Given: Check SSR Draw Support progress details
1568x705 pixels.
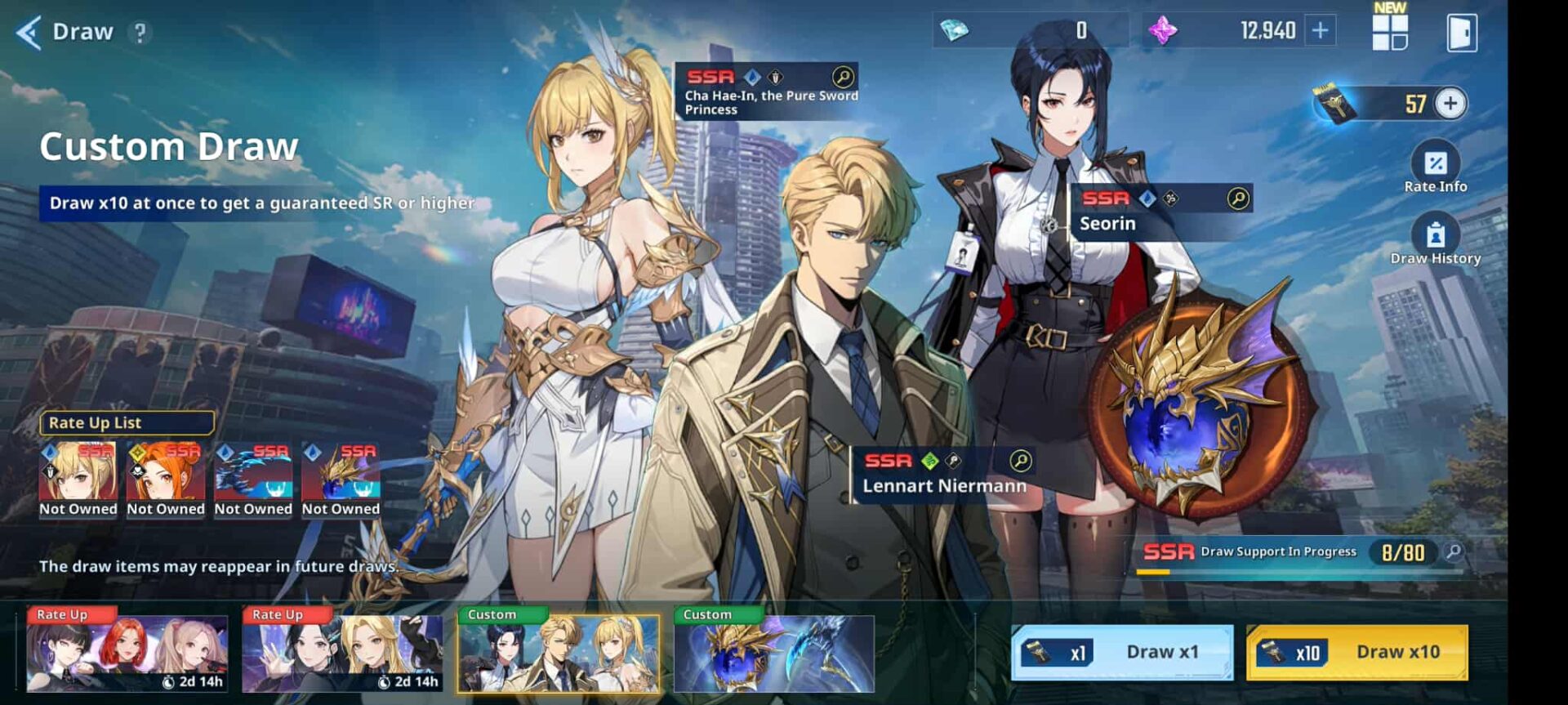Looking at the screenshot, I should 1454,552.
